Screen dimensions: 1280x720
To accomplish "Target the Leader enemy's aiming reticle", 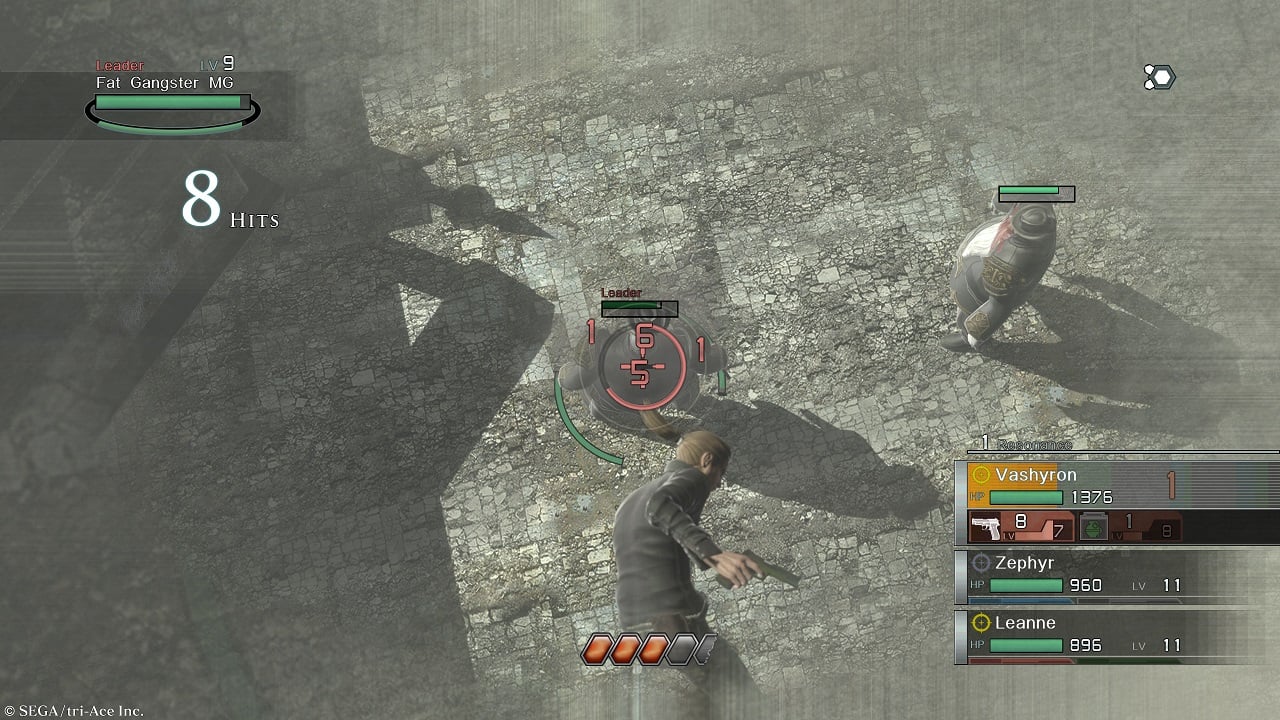I will pos(644,366).
